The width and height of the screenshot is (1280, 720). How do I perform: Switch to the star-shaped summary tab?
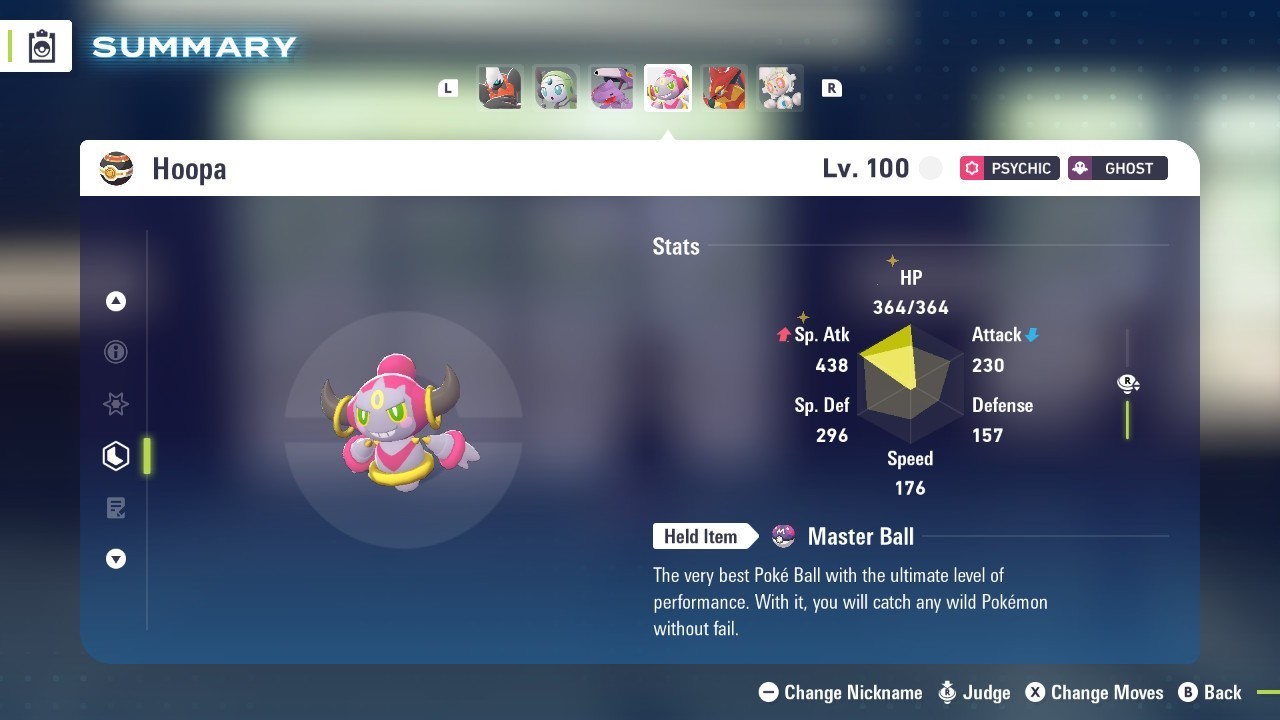tap(116, 404)
